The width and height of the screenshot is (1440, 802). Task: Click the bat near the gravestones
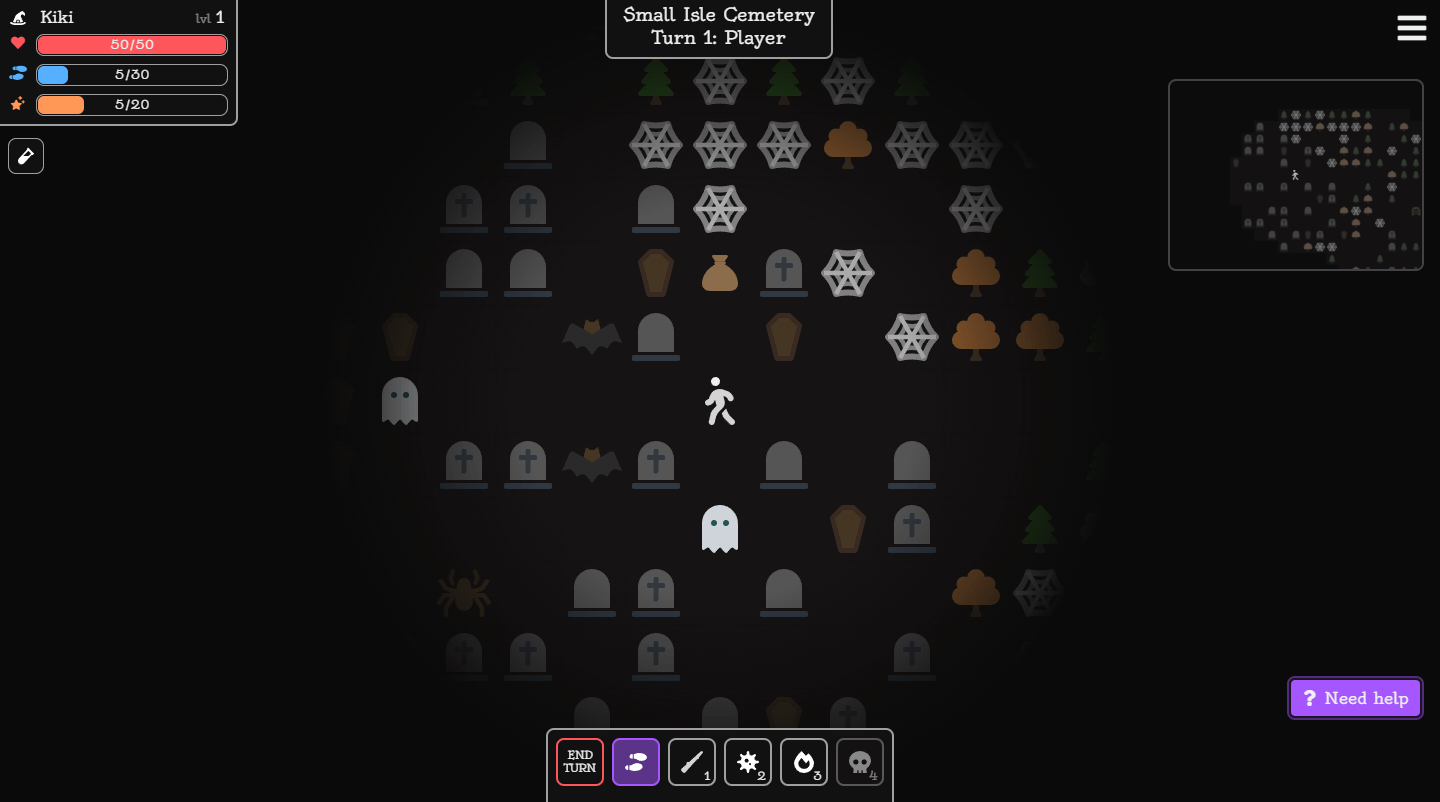tap(591, 337)
